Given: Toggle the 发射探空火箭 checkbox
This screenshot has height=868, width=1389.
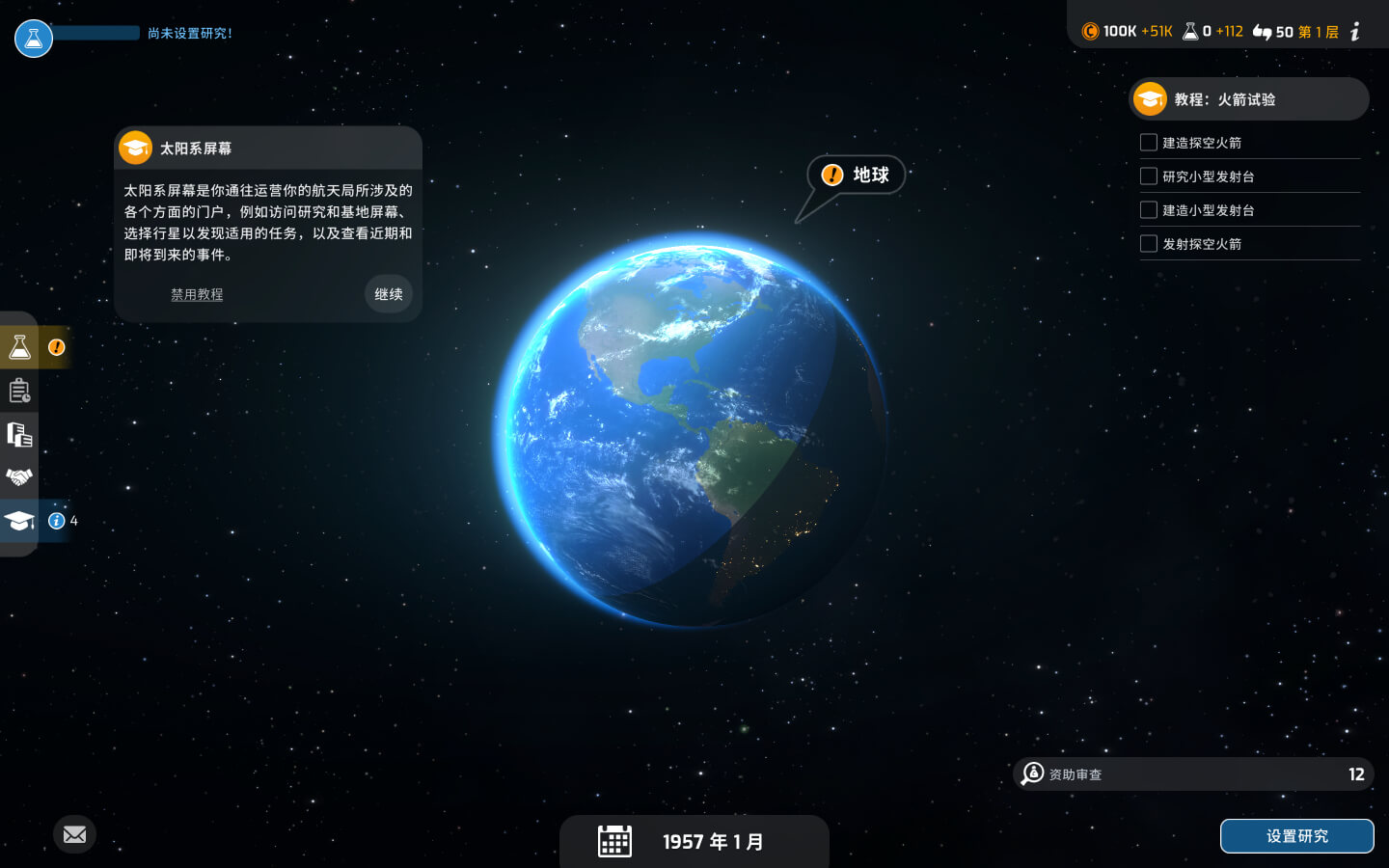Looking at the screenshot, I should pyautogui.click(x=1149, y=244).
